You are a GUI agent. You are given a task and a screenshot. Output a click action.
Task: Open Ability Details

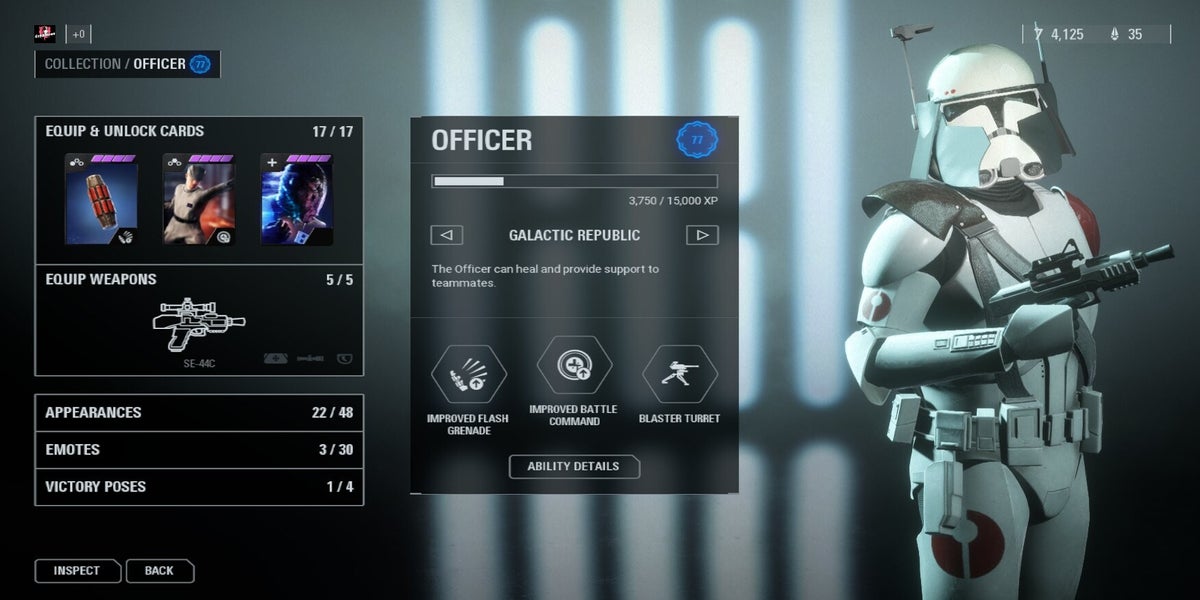574,466
